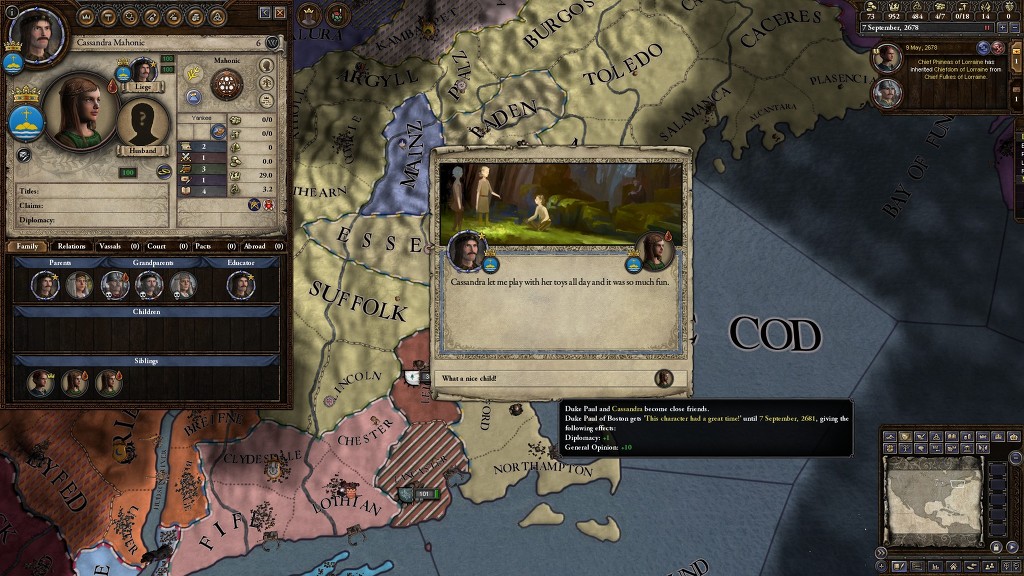The height and width of the screenshot is (576, 1024).
Task: Show the Court tab
Action: (156, 245)
